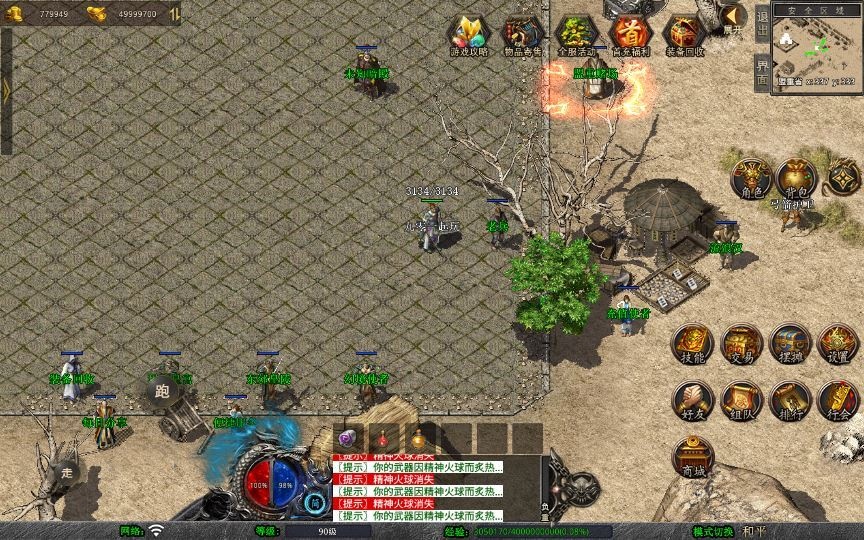
Task: Open the 商城 shop
Action: point(692,457)
